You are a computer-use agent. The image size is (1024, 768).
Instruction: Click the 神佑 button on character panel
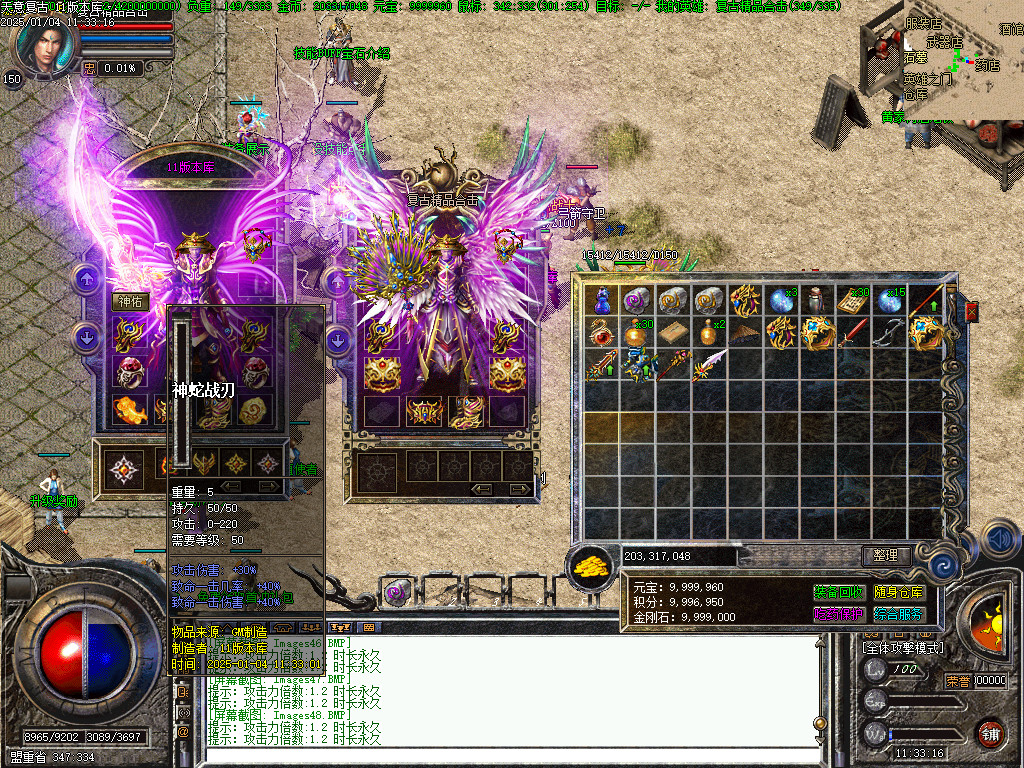(x=131, y=301)
